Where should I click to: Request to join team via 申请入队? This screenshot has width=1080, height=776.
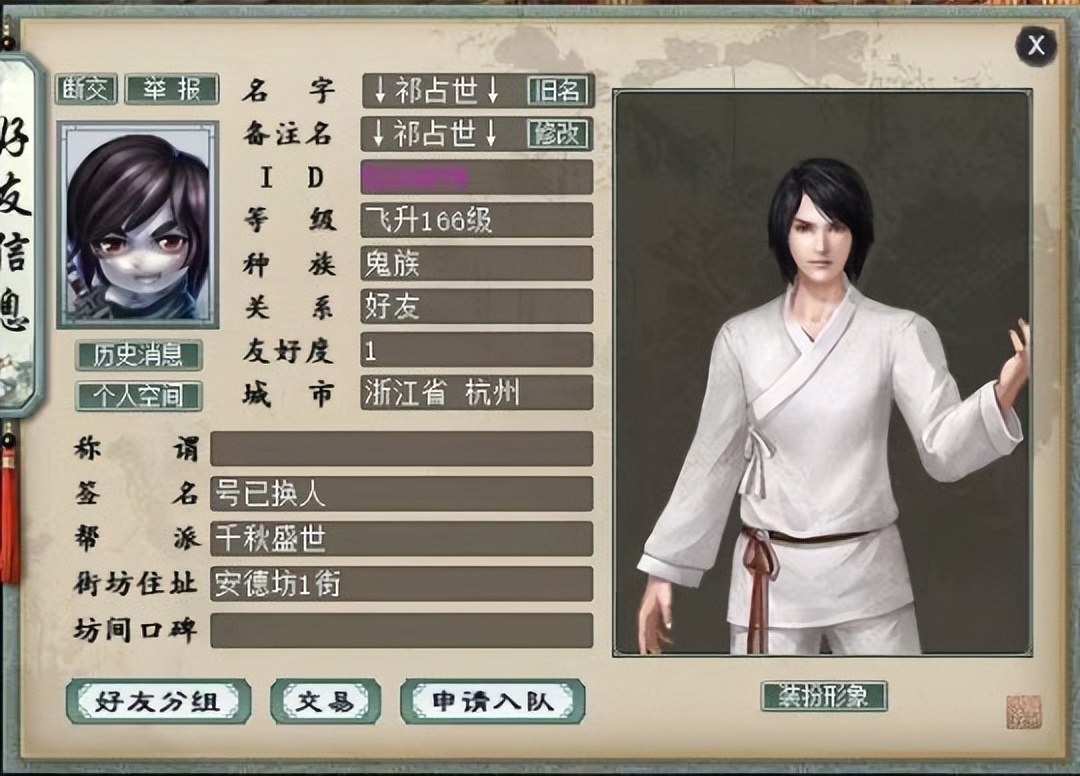pos(492,702)
